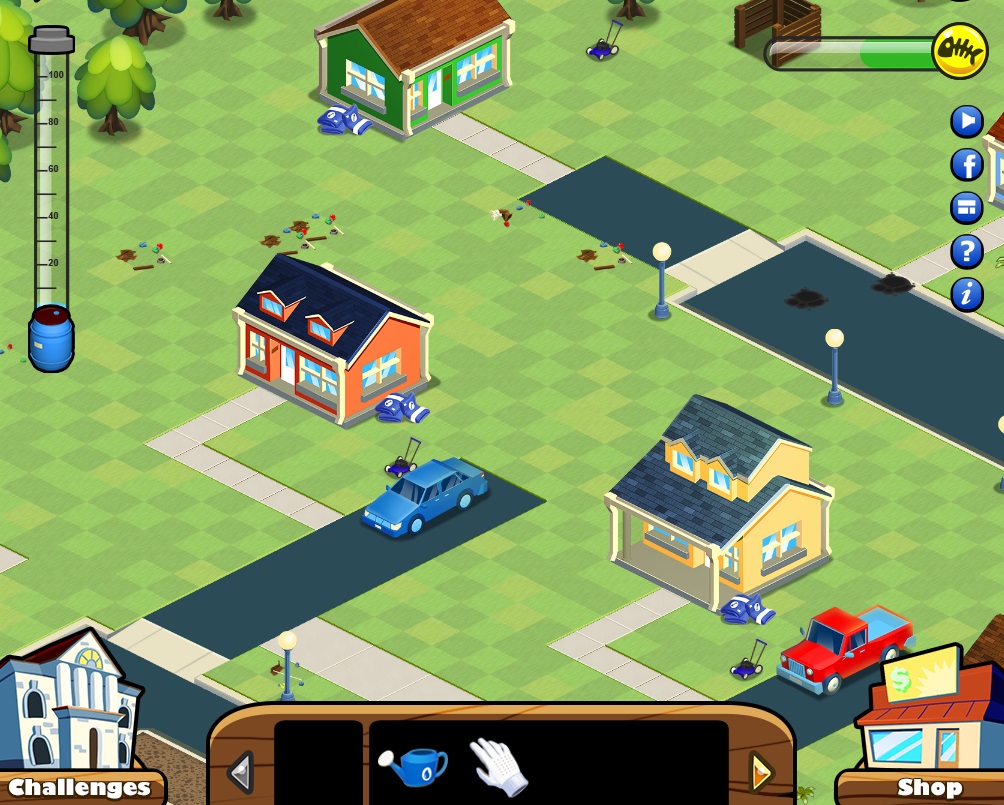Show info with the blue "i" button
The width and height of the screenshot is (1004, 805).
tap(967, 294)
